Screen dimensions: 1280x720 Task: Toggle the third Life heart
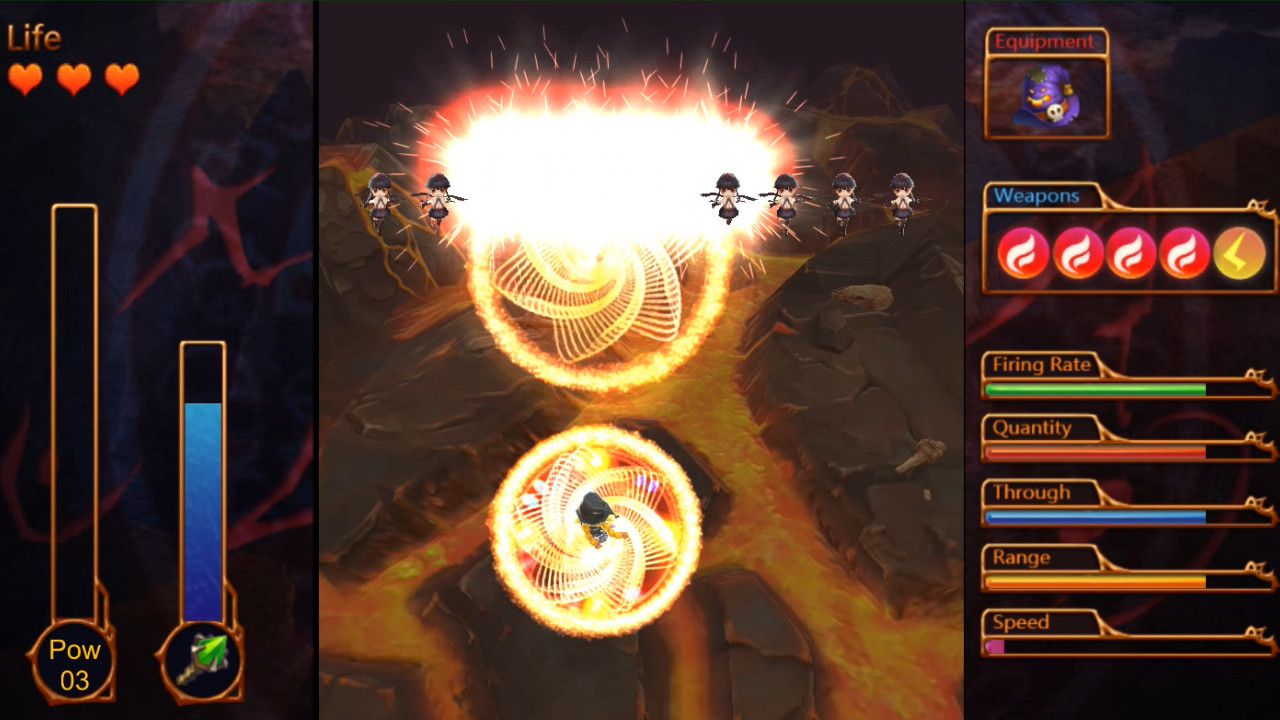(x=119, y=79)
